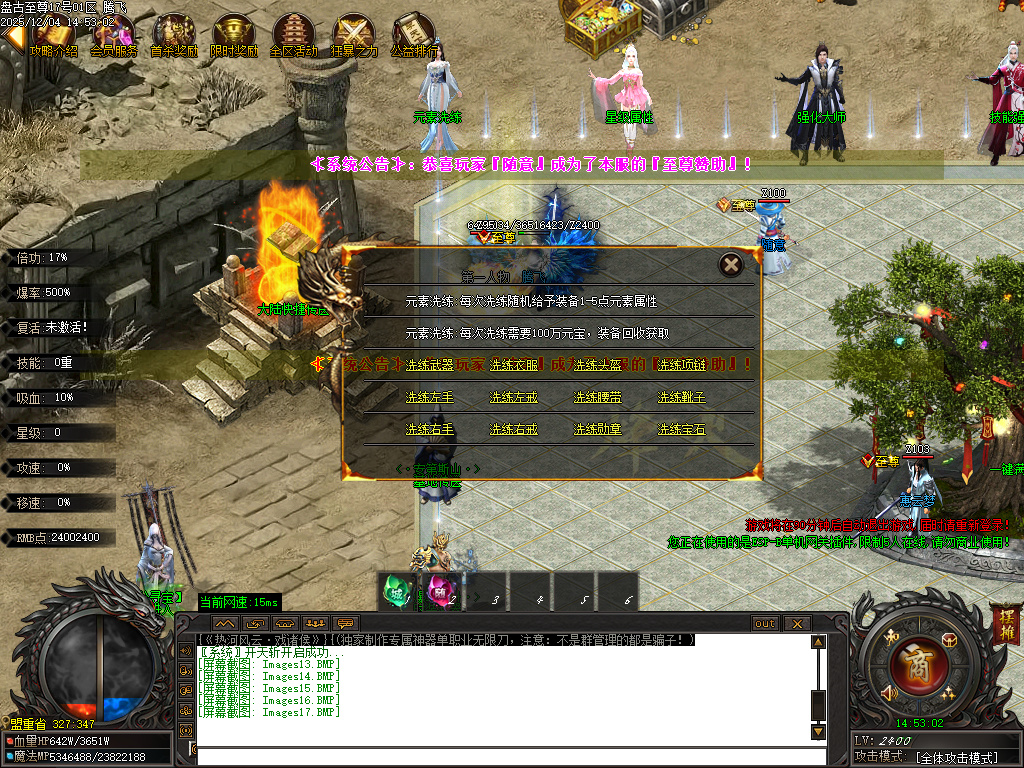The height and width of the screenshot is (768, 1024).
Task: Open the 限时奖励 trophy icon
Action: point(234,34)
